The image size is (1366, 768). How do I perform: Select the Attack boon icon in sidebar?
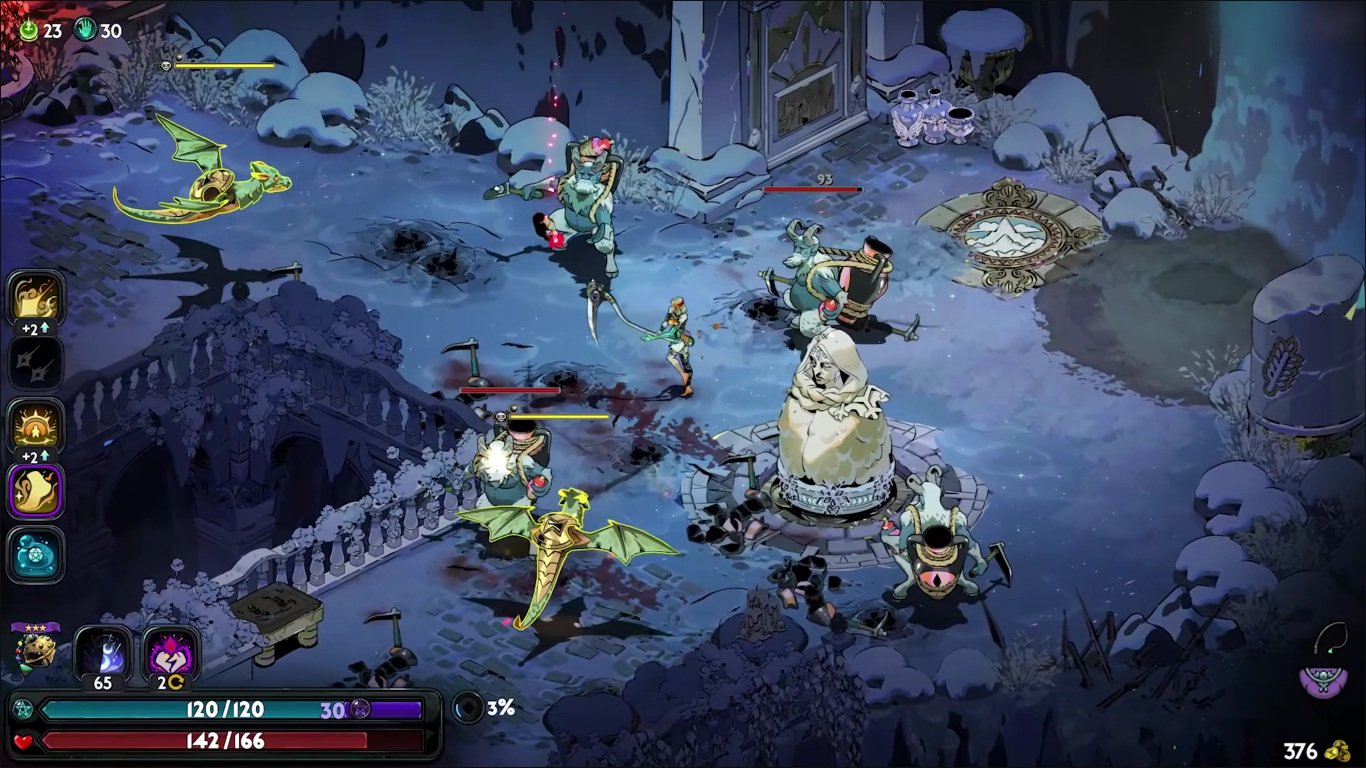tap(35, 298)
